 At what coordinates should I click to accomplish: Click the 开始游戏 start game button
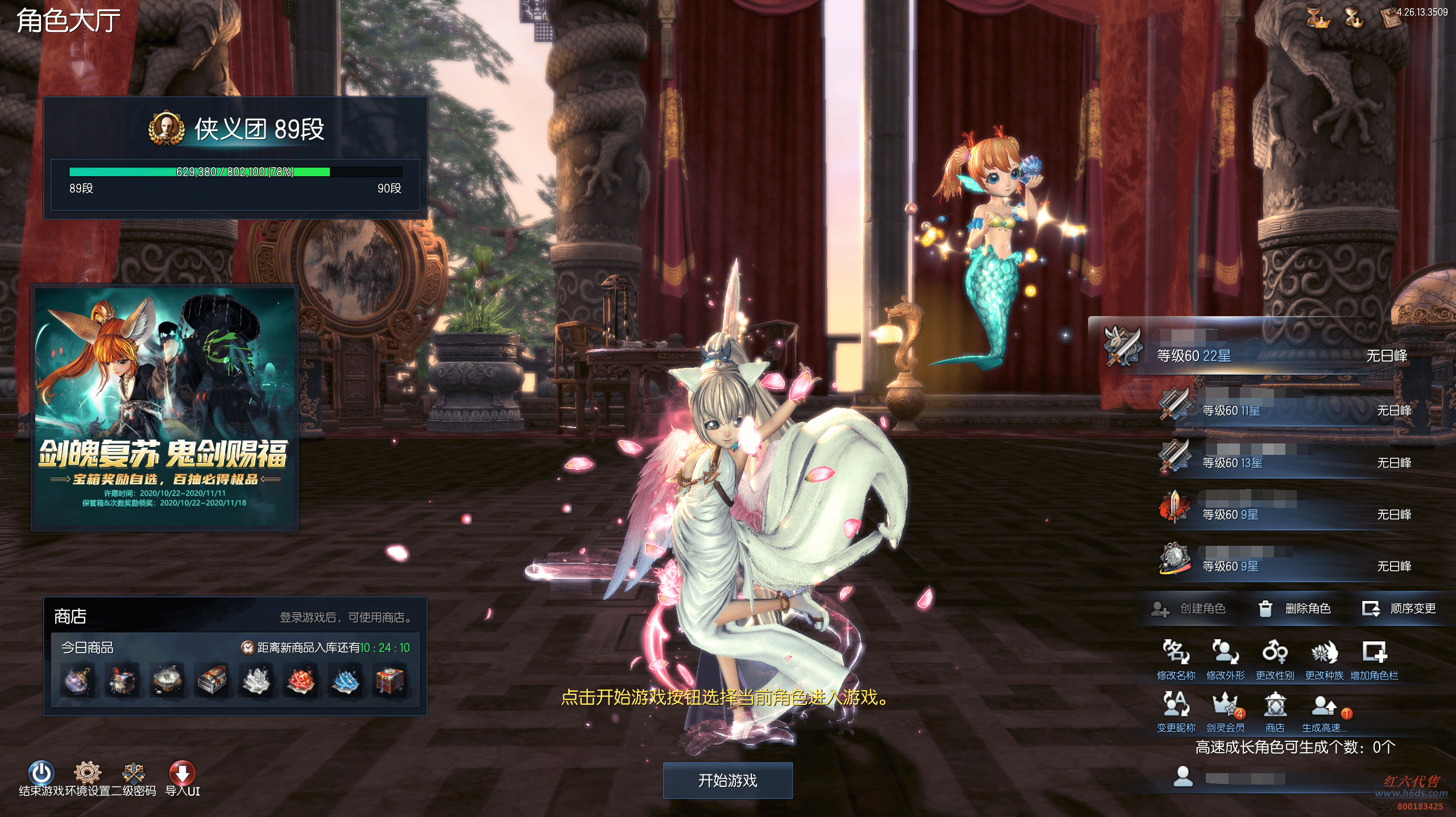[727, 780]
